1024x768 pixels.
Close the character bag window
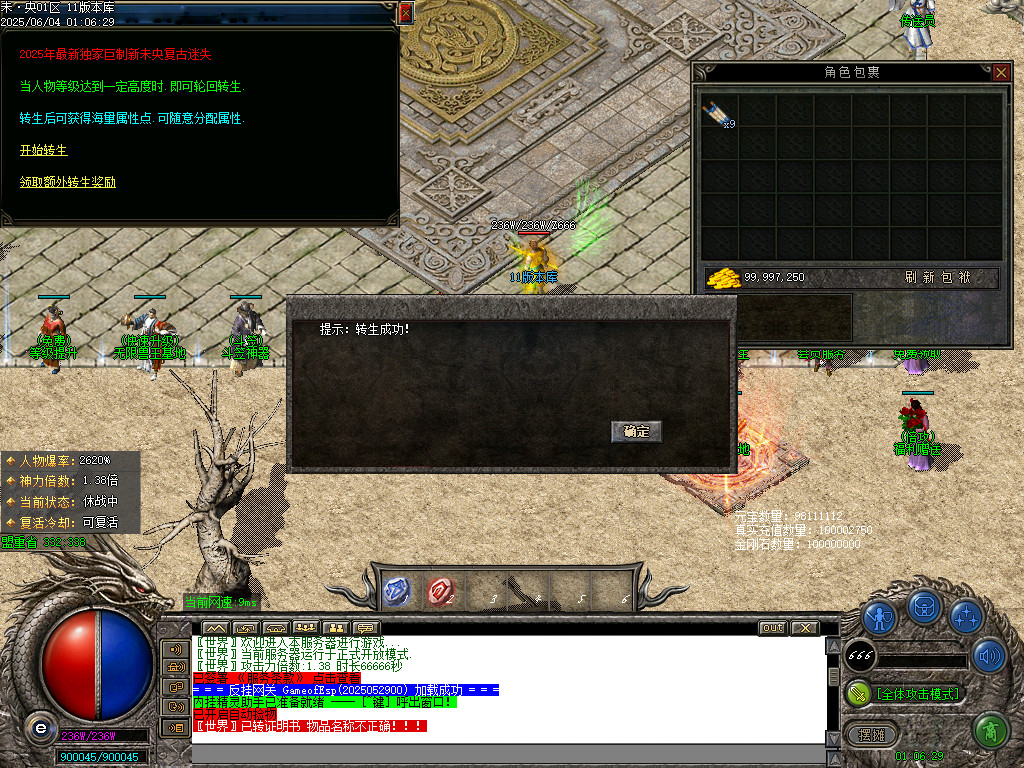coord(1001,72)
